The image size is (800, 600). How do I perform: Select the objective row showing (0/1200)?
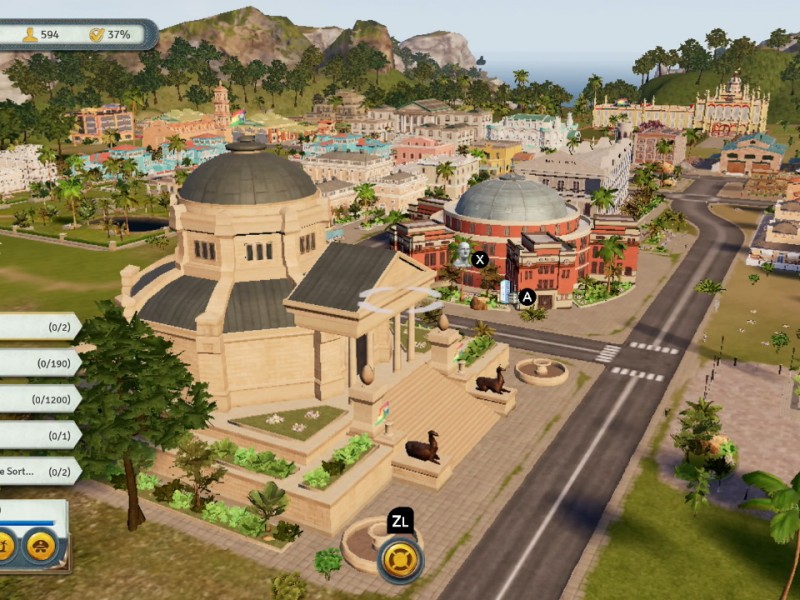tap(38, 399)
